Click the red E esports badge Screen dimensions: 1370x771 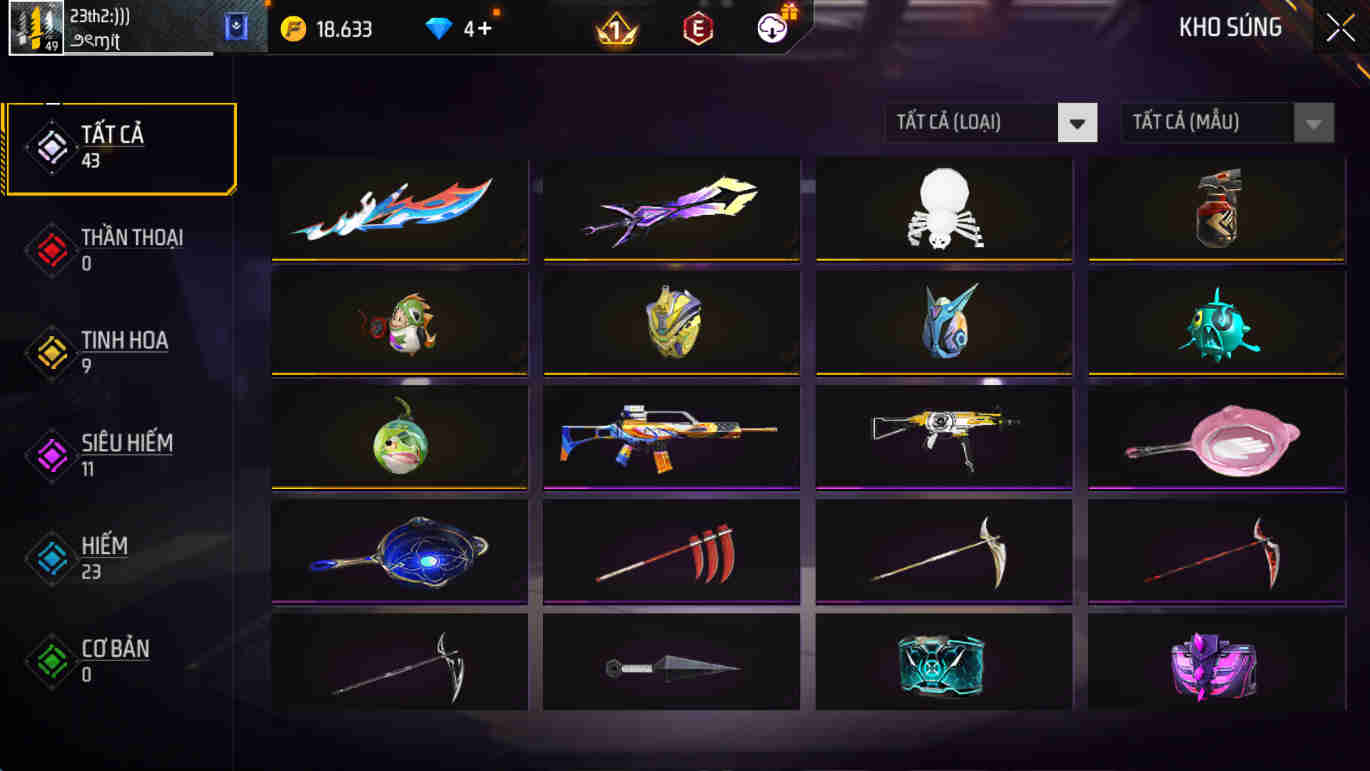point(697,28)
